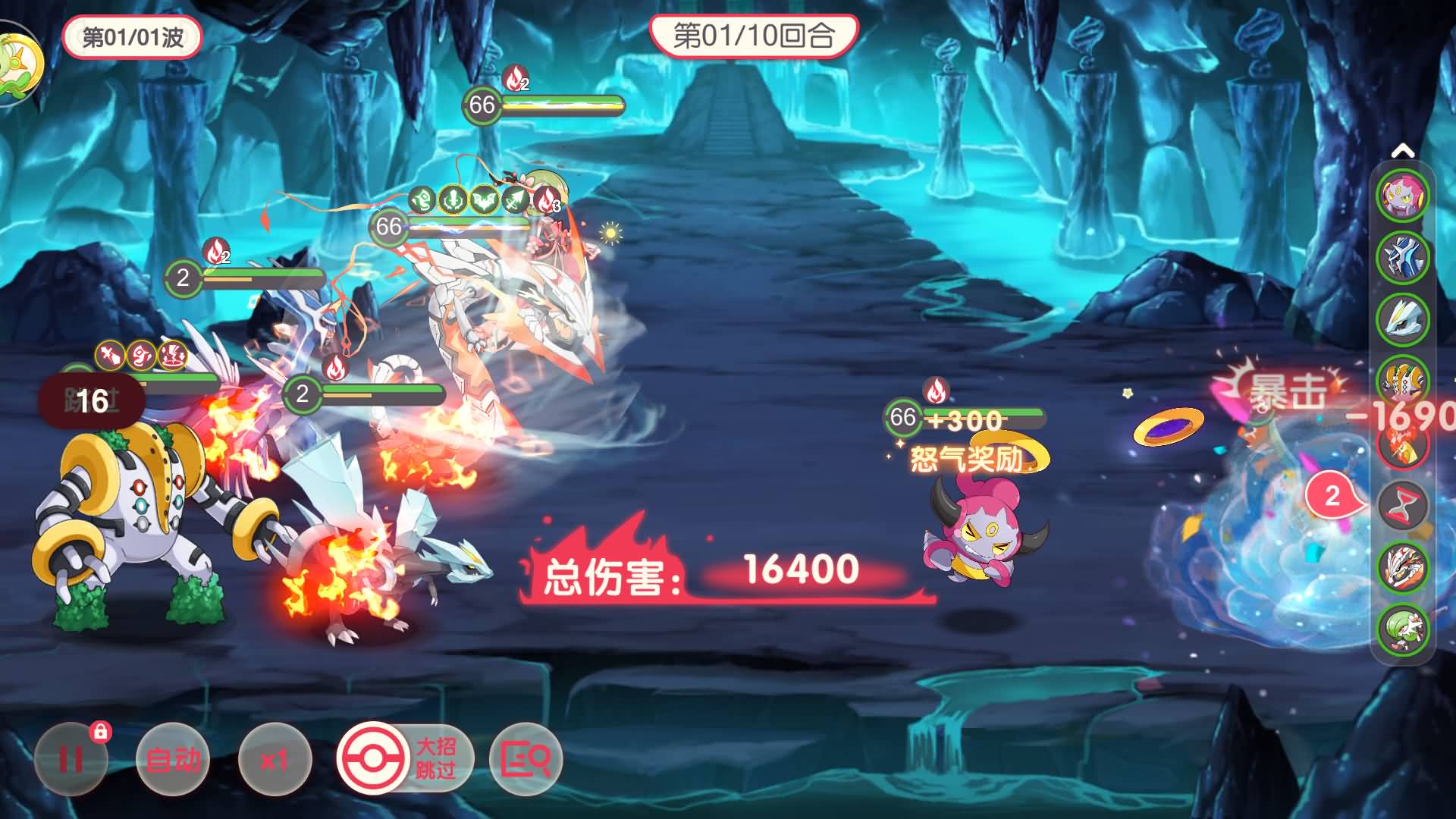The image size is (1456, 819).
Task: Select Dialga's portrait in the turn order
Action: 1402,258
